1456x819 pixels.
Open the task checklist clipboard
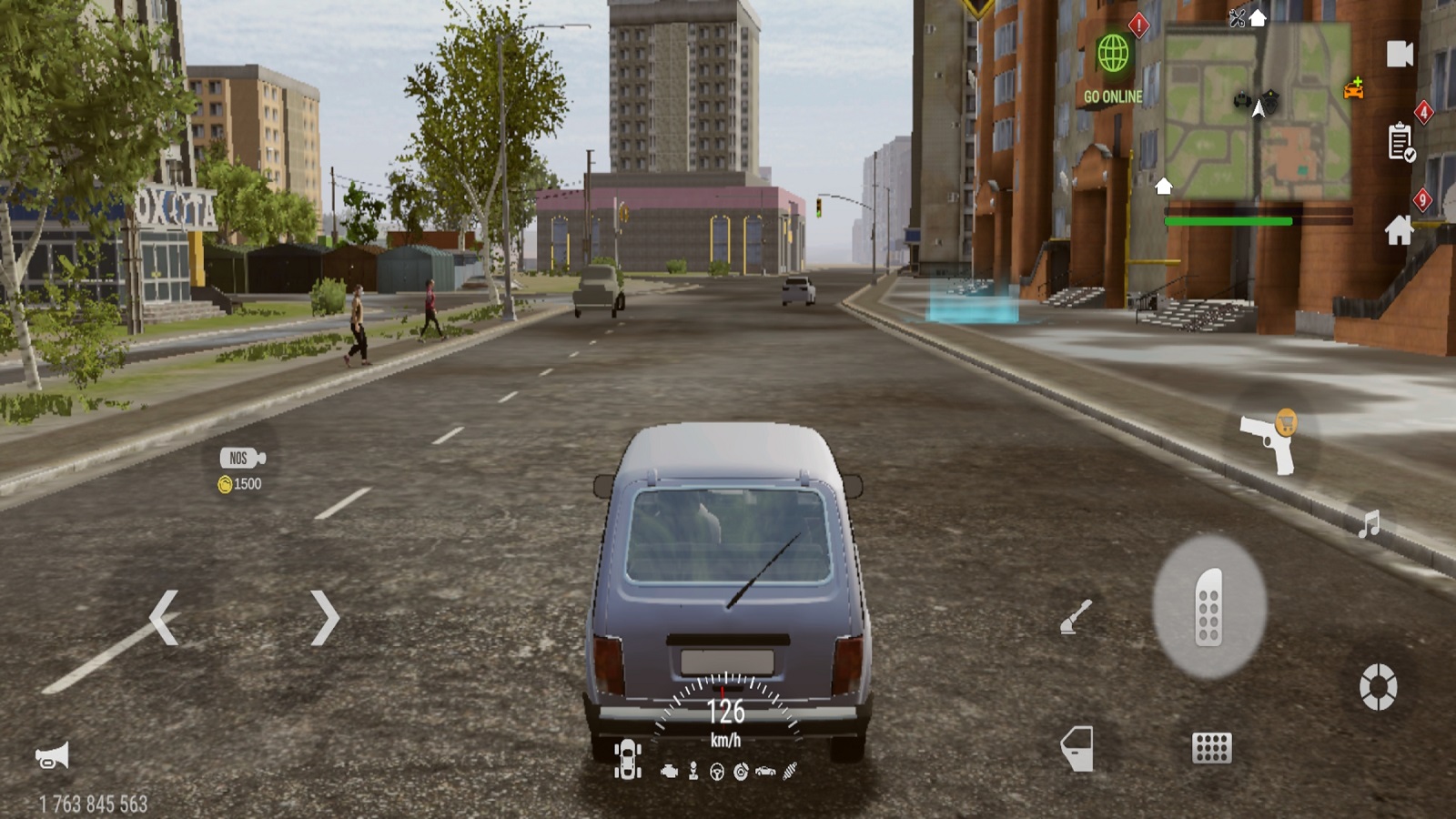click(1400, 143)
